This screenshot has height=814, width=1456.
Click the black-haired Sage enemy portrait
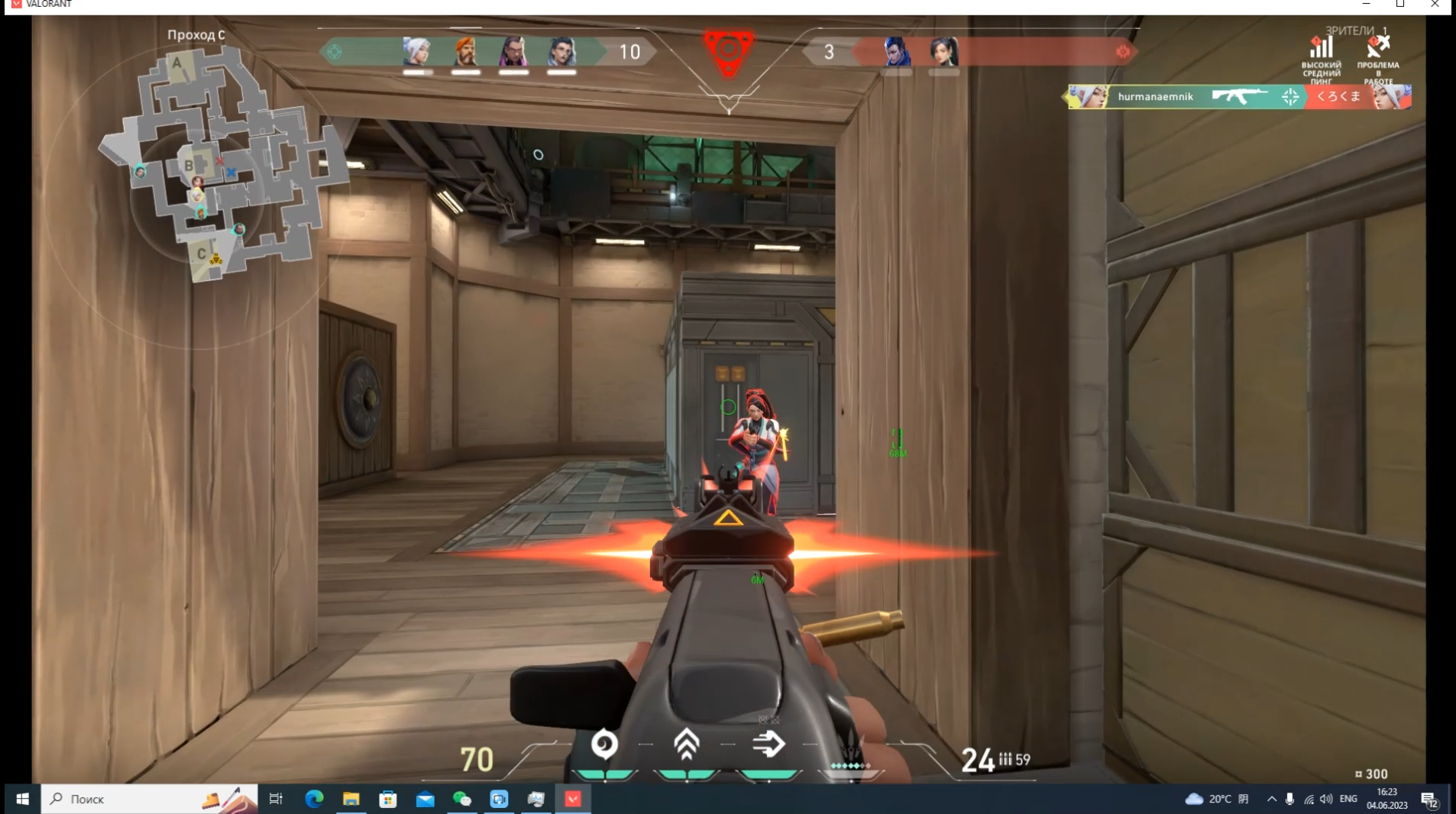[943, 52]
